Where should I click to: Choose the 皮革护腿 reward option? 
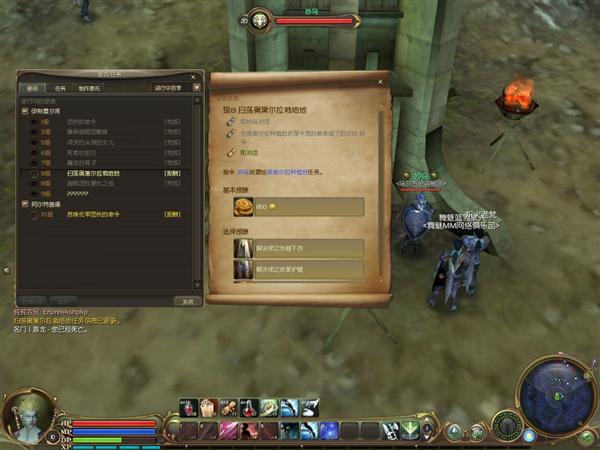(x=298, y=269)
